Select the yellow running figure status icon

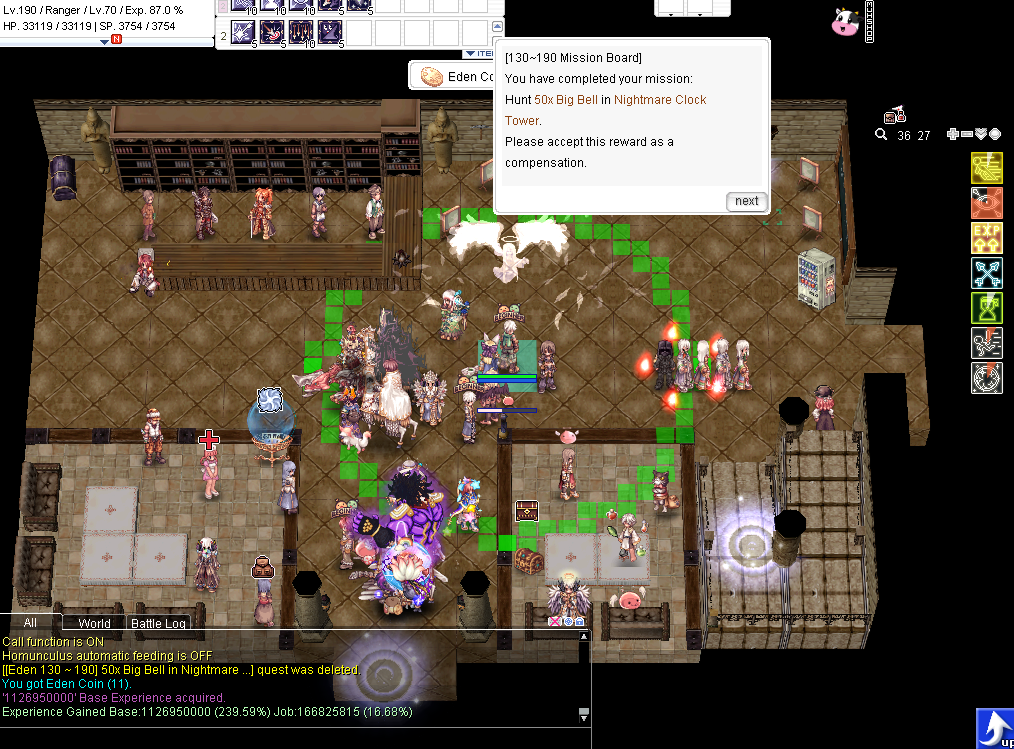click(x=987, y=168)
